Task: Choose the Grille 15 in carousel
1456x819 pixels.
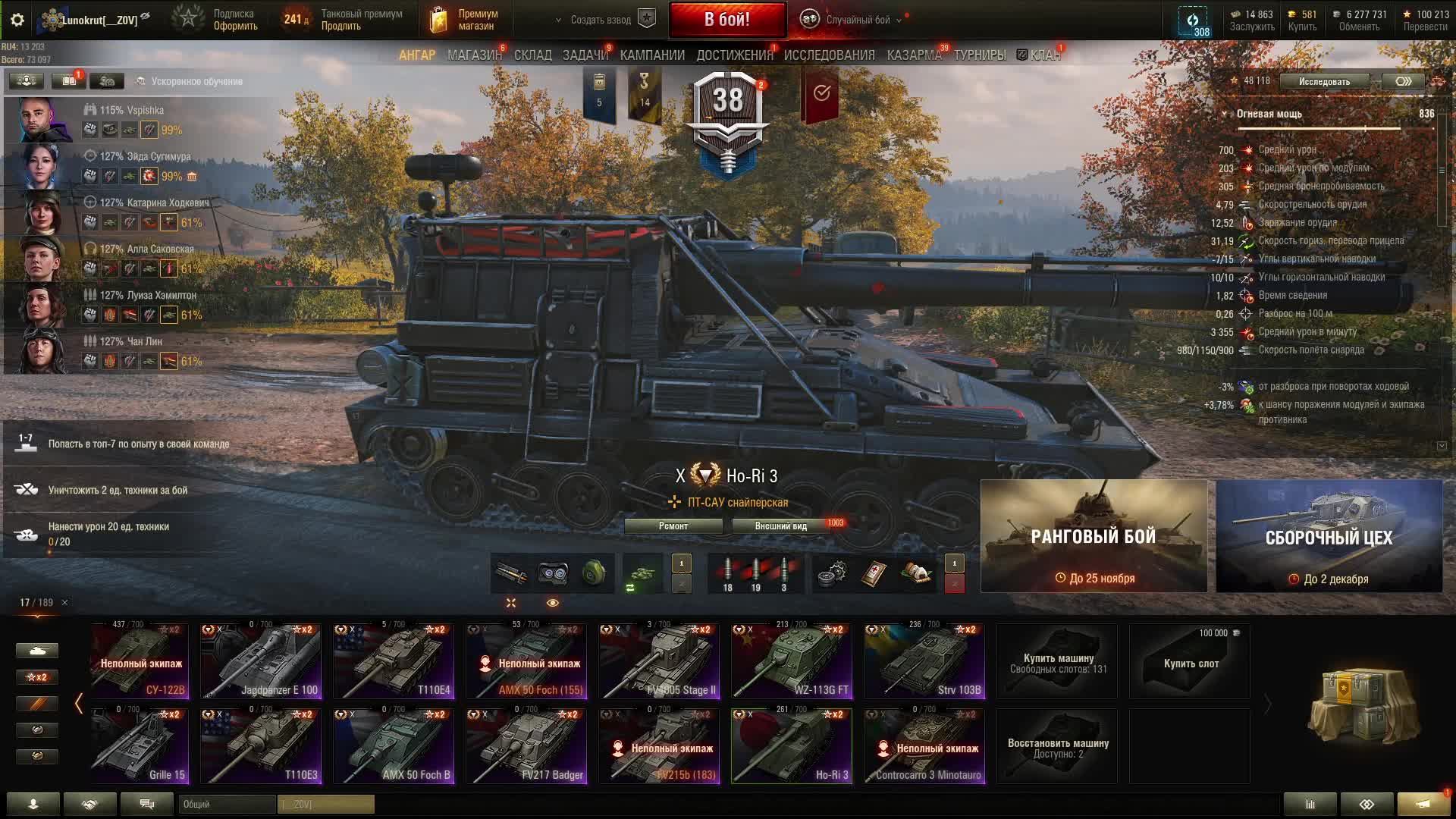Action: pos(140,745)
